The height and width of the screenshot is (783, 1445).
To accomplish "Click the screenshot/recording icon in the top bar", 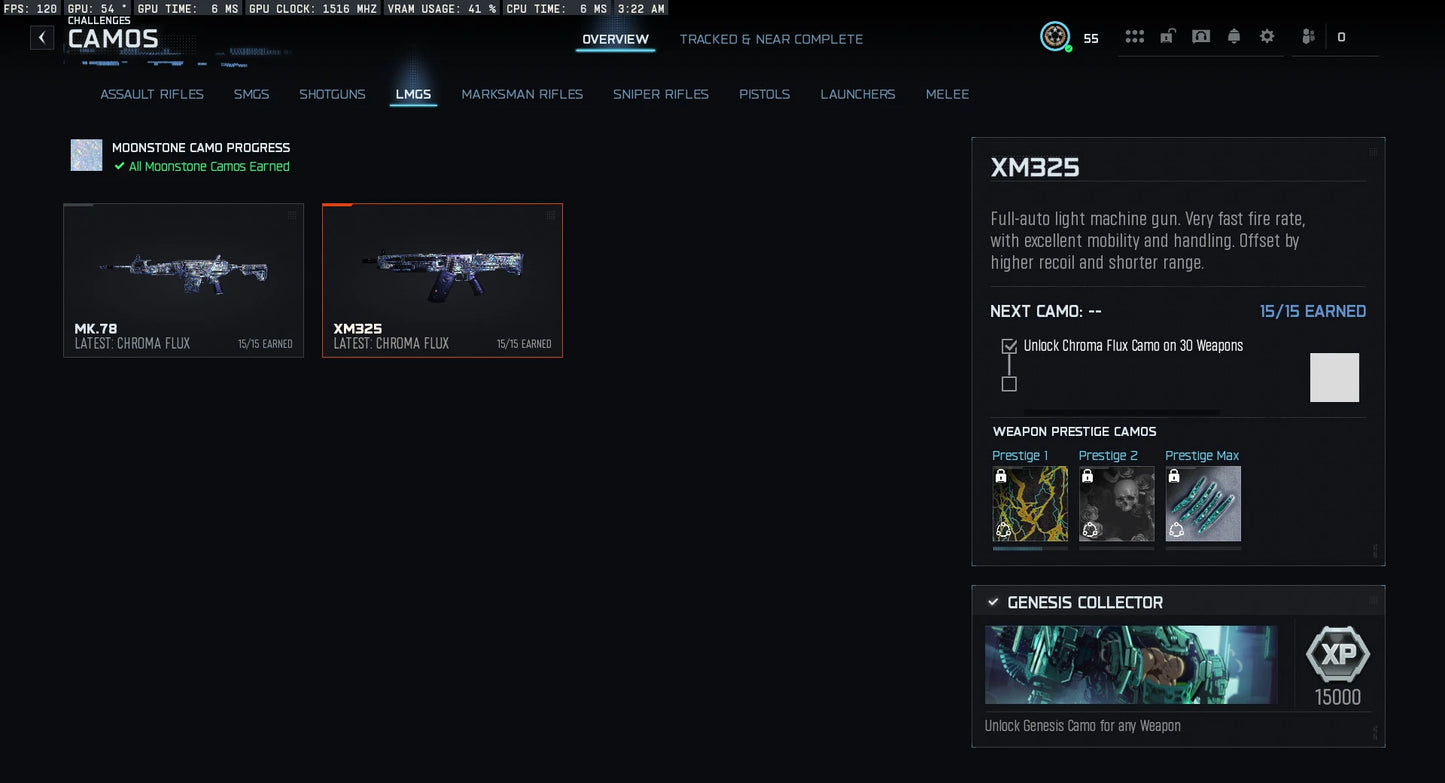I will (1200, 35).
